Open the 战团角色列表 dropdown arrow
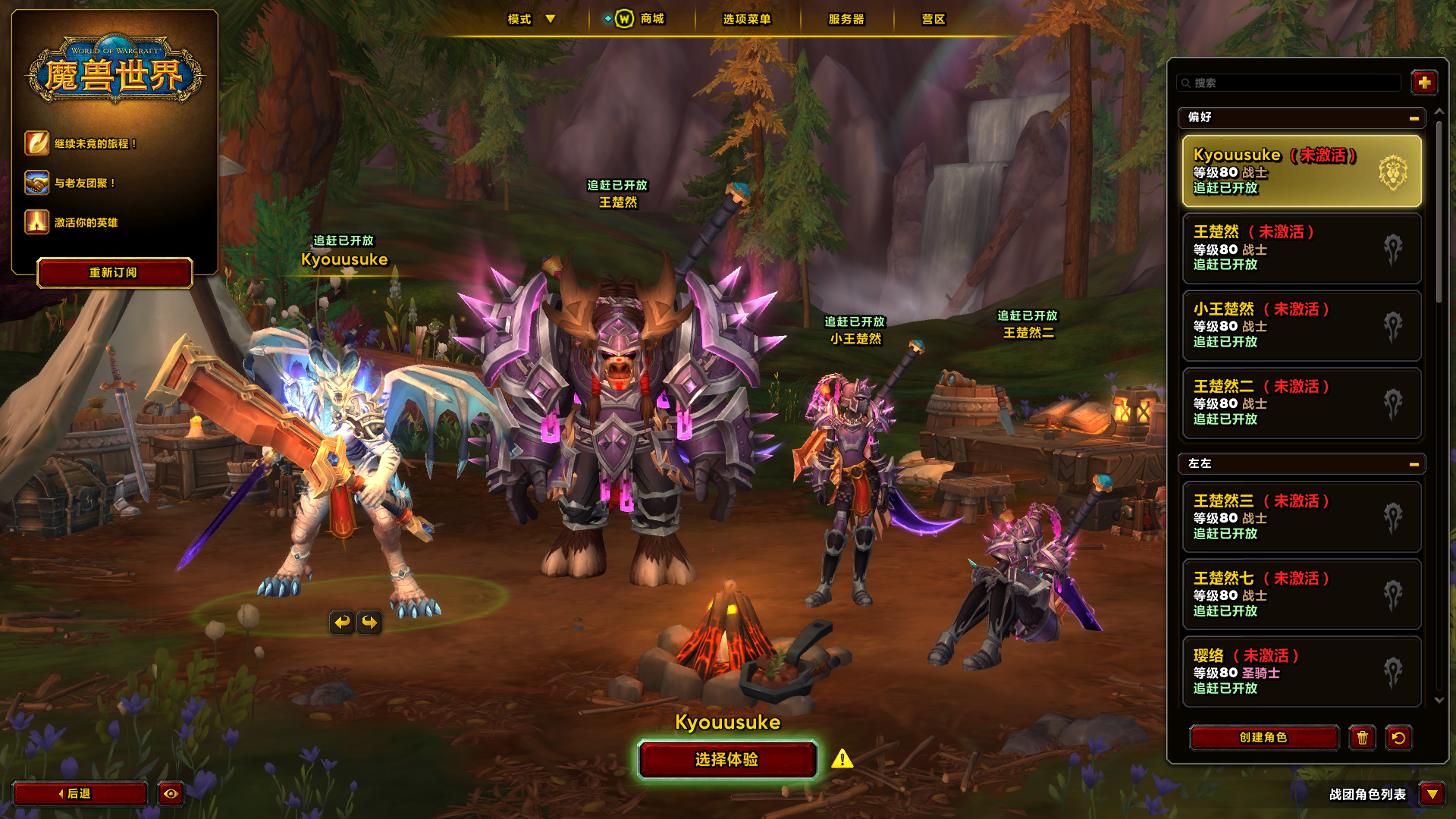1456x819 pixels. coord(1432,794)
